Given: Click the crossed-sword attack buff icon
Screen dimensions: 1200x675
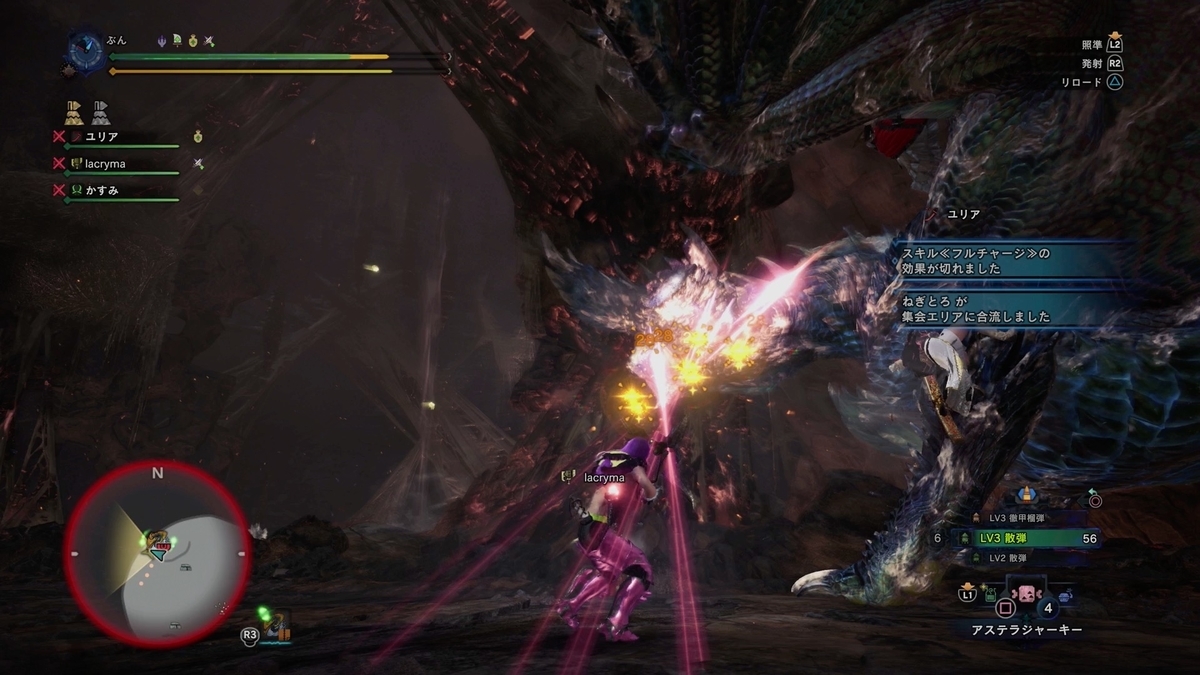Looking at the screenshot, I should pos(209,41).
